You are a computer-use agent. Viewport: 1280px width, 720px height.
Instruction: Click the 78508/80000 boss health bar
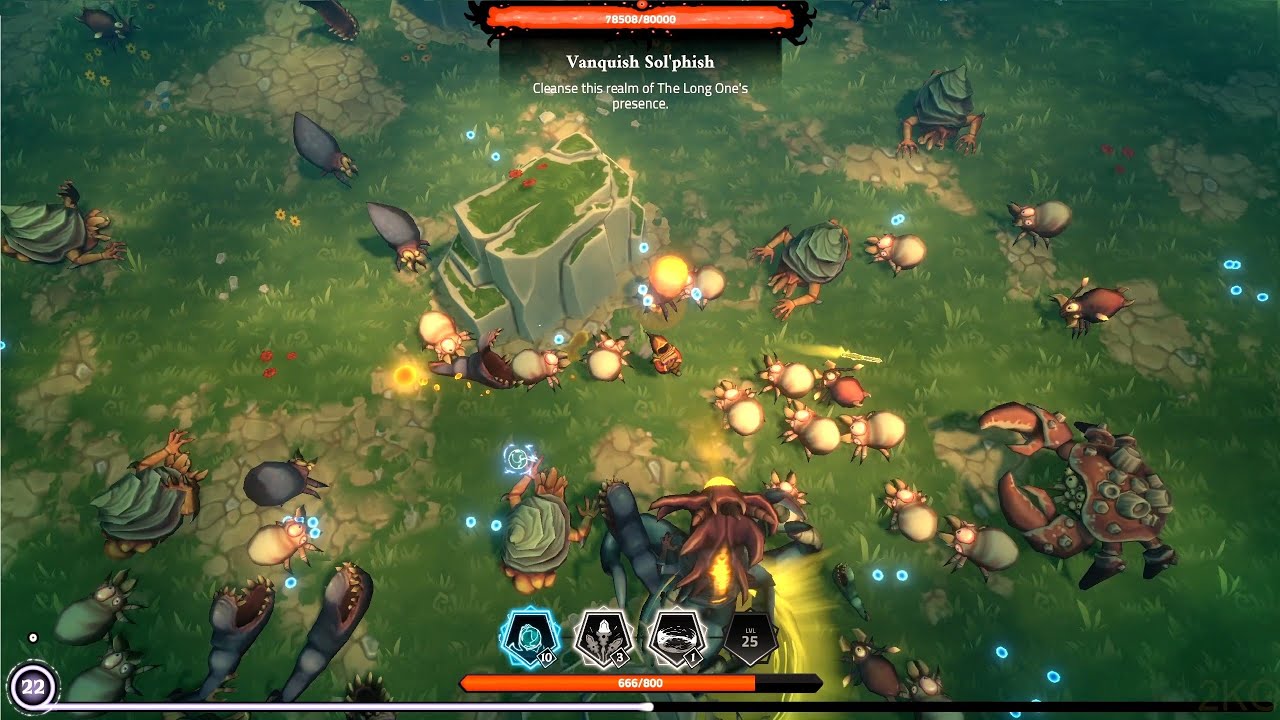tap(640, 17)
